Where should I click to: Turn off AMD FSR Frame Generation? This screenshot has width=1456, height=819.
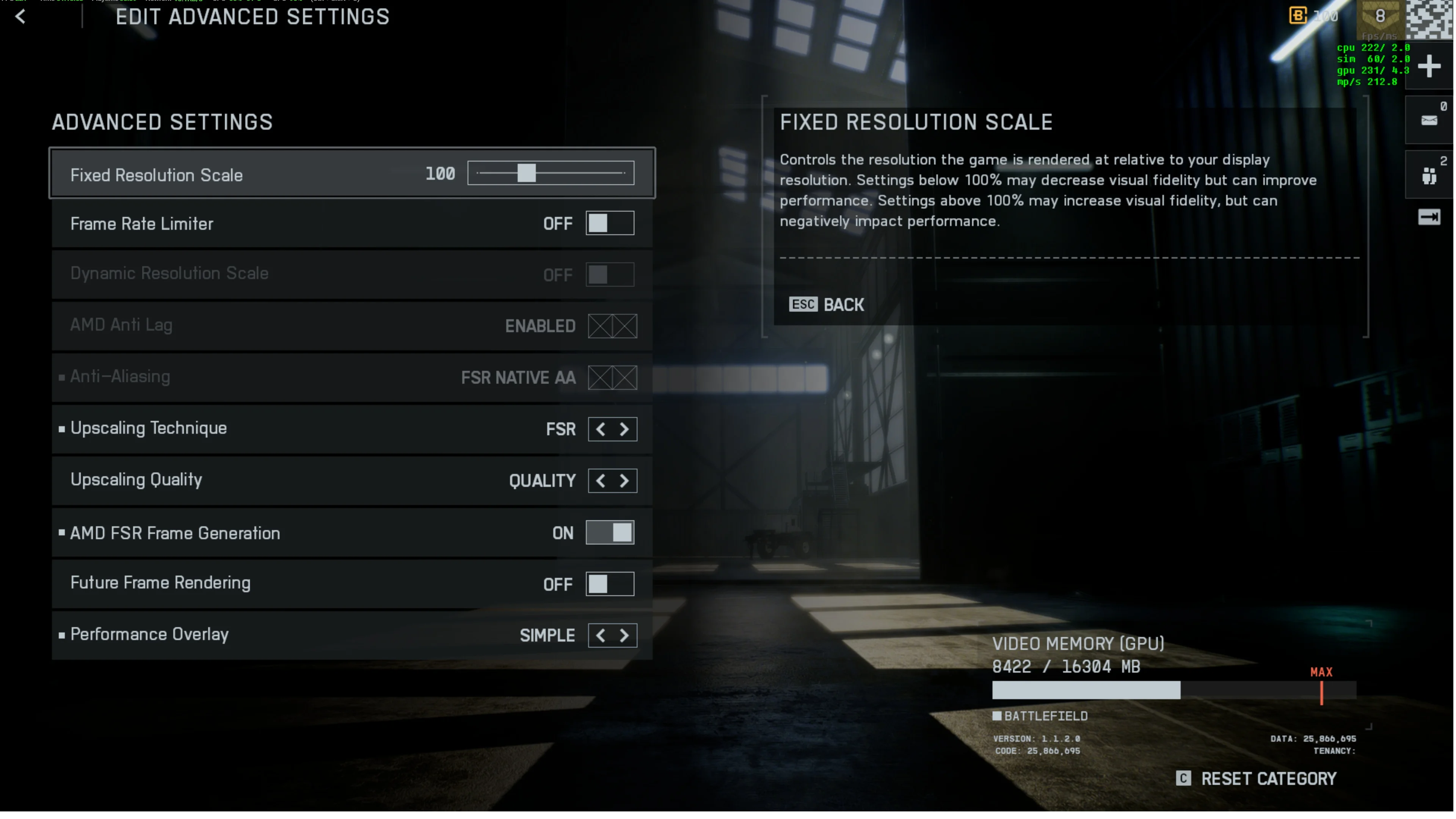(x=610, y=533)
